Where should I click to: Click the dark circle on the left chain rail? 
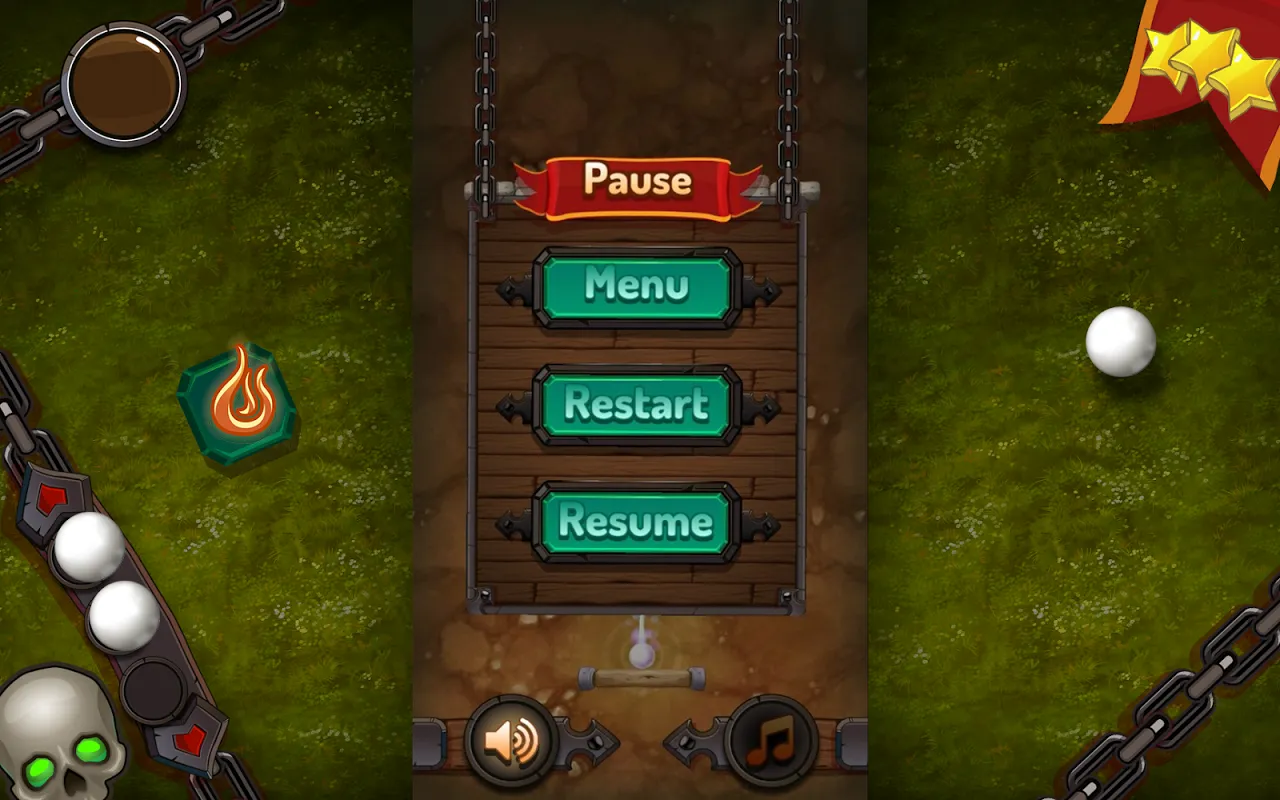pos(152,690)
